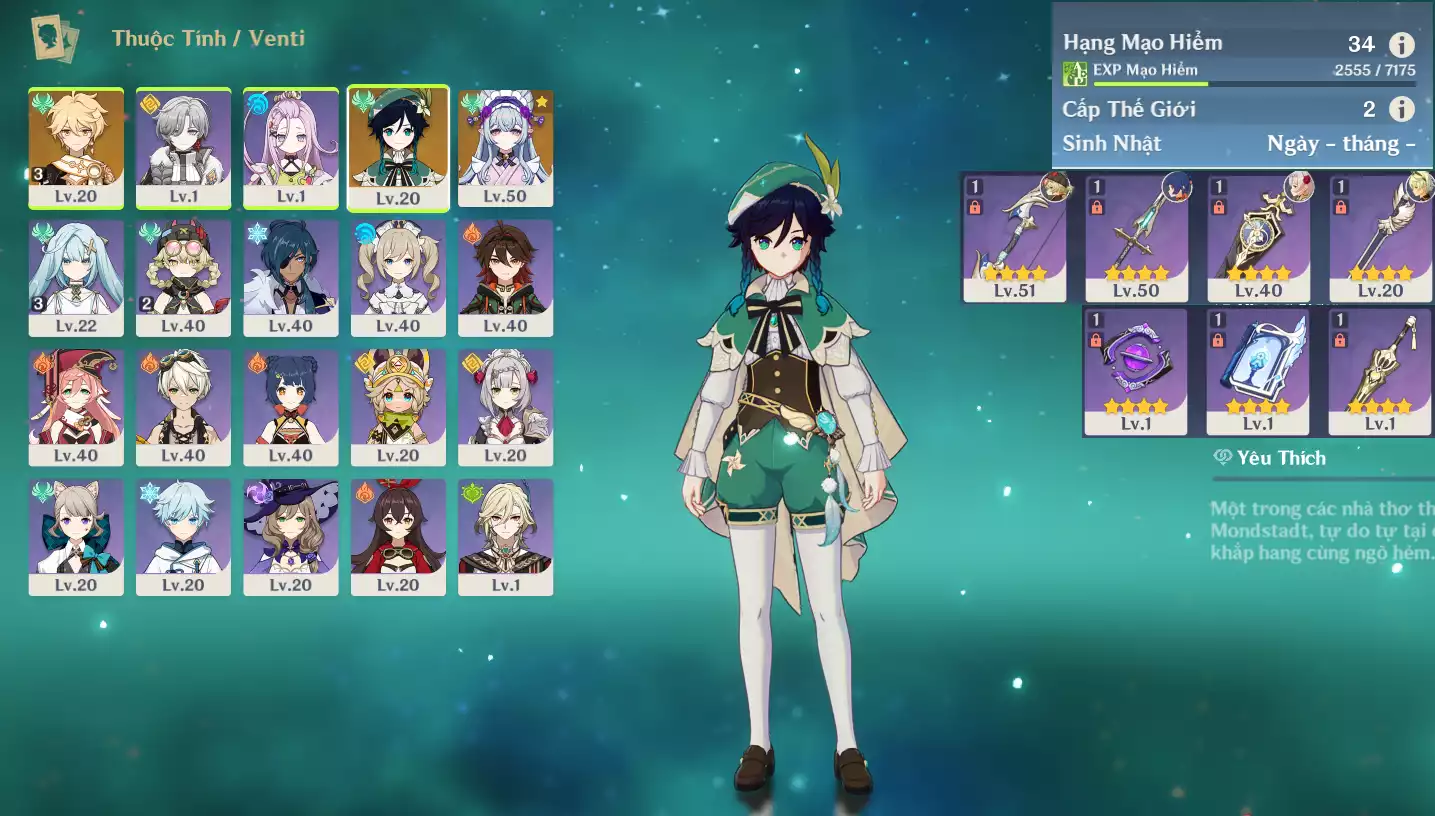
Task: Select the Lv.50 sword weapon slot
Action: point(1136,238)
